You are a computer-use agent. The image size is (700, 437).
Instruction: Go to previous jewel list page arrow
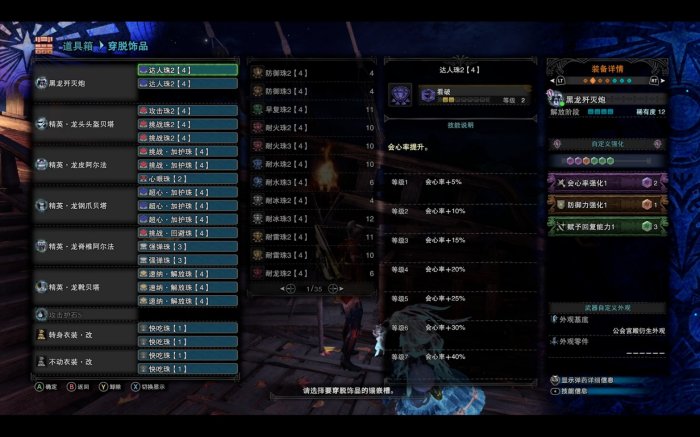click(290, 289)
